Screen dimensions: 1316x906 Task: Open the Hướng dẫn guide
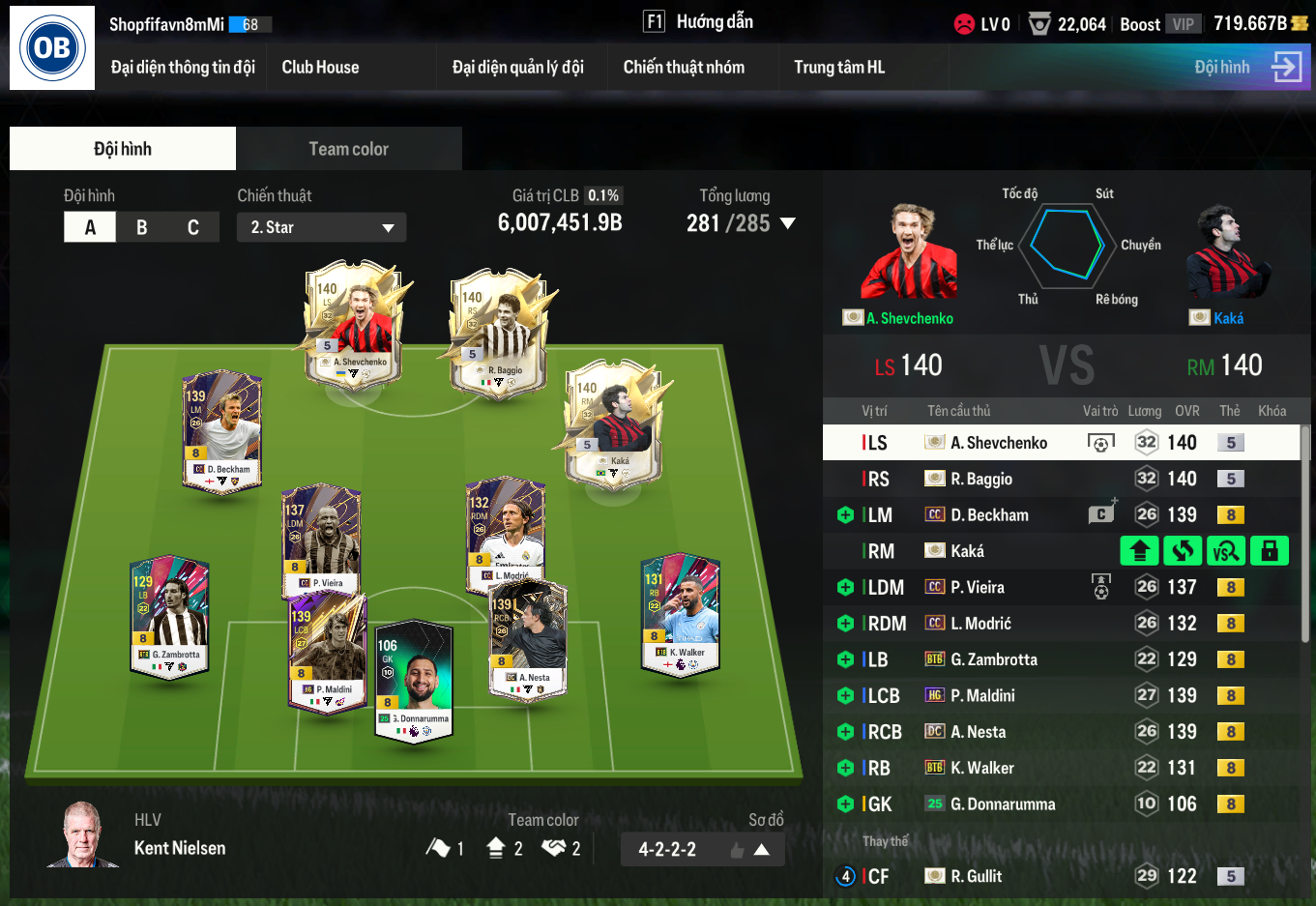(x=699, y=21)
